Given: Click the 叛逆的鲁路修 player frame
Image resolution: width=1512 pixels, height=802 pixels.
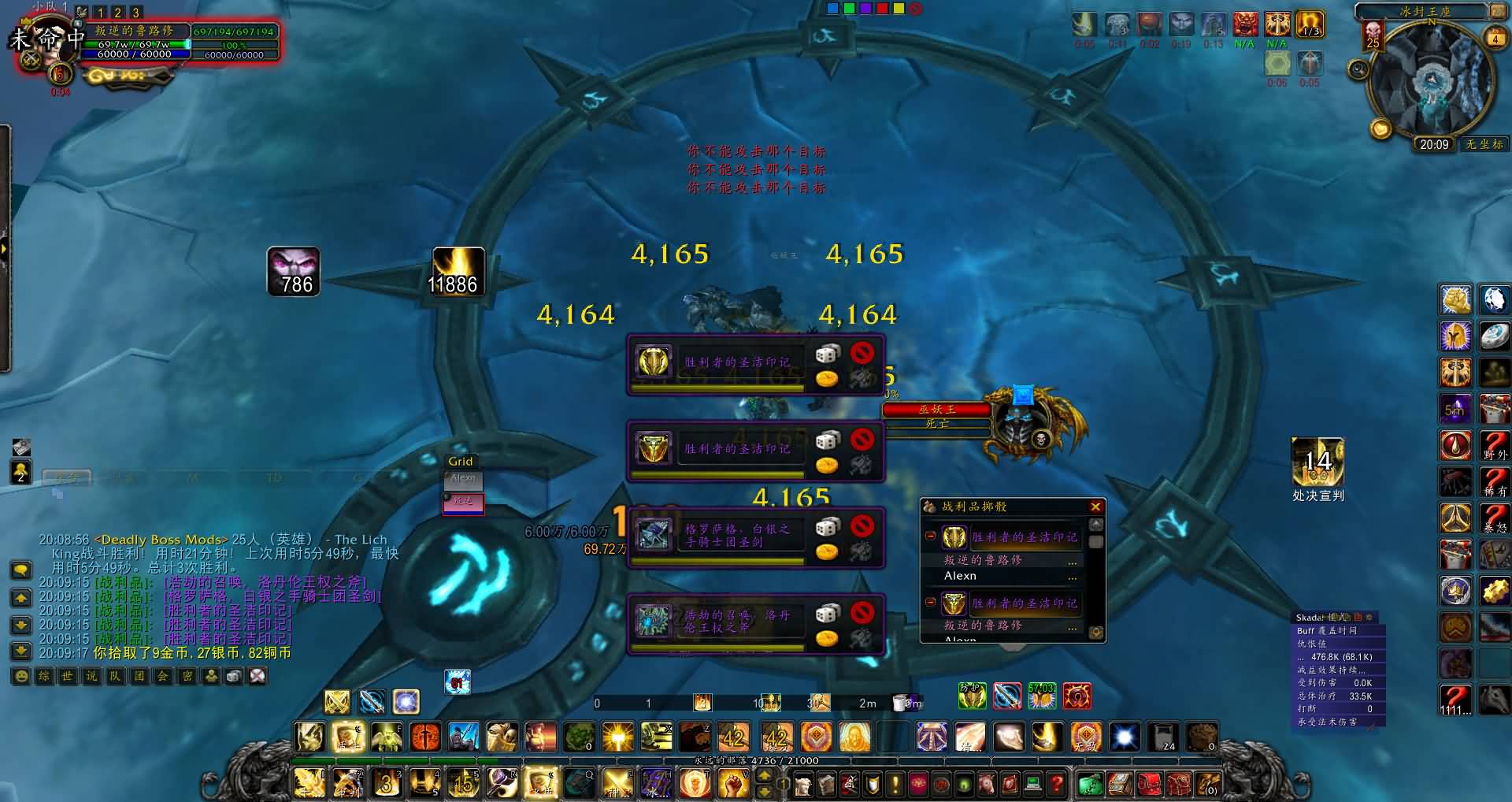Looking at the screenshot, I should [x=134, y=31].
